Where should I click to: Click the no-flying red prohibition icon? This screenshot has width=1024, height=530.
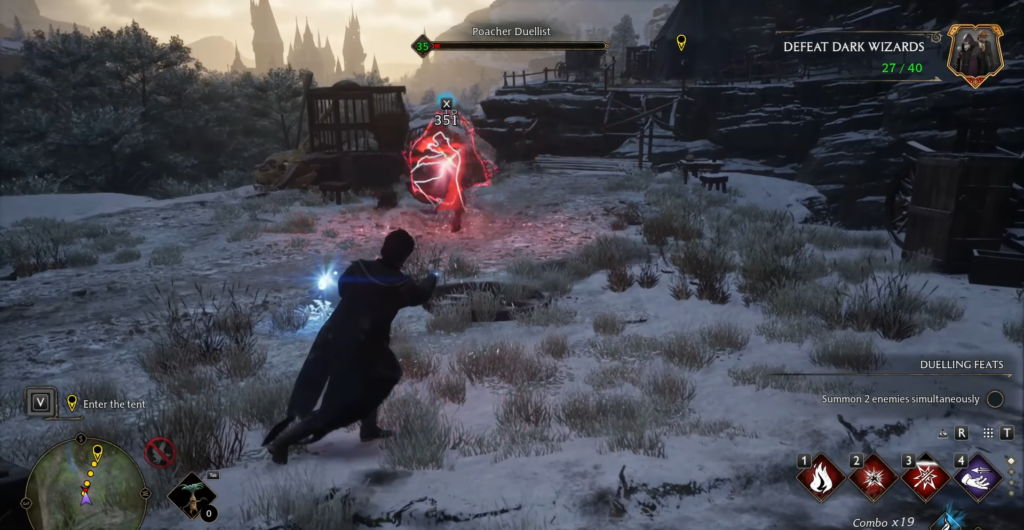click(160, 452)
